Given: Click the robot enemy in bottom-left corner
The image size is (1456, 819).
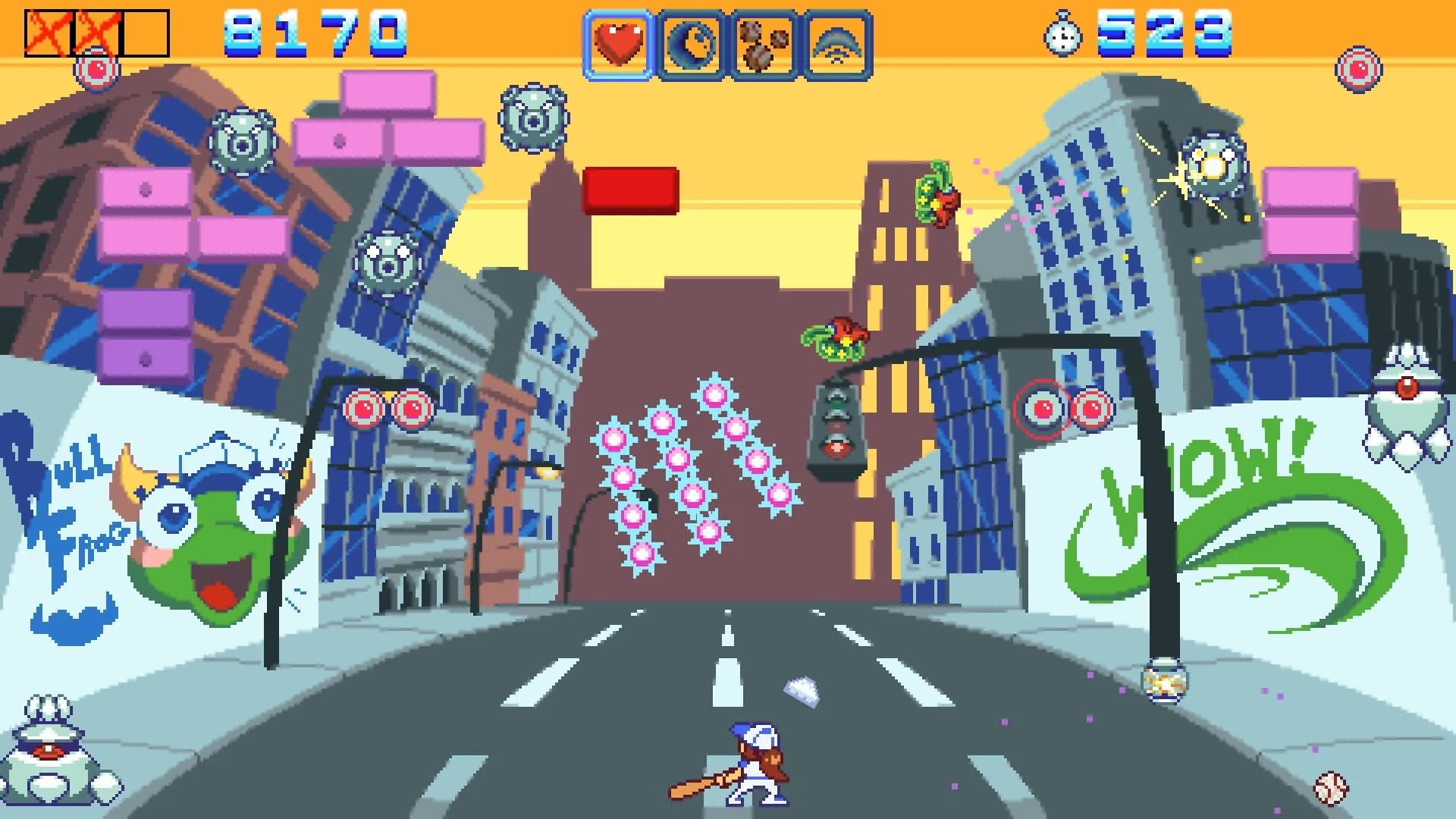Looking at the screenshot, I should (49, 751).
